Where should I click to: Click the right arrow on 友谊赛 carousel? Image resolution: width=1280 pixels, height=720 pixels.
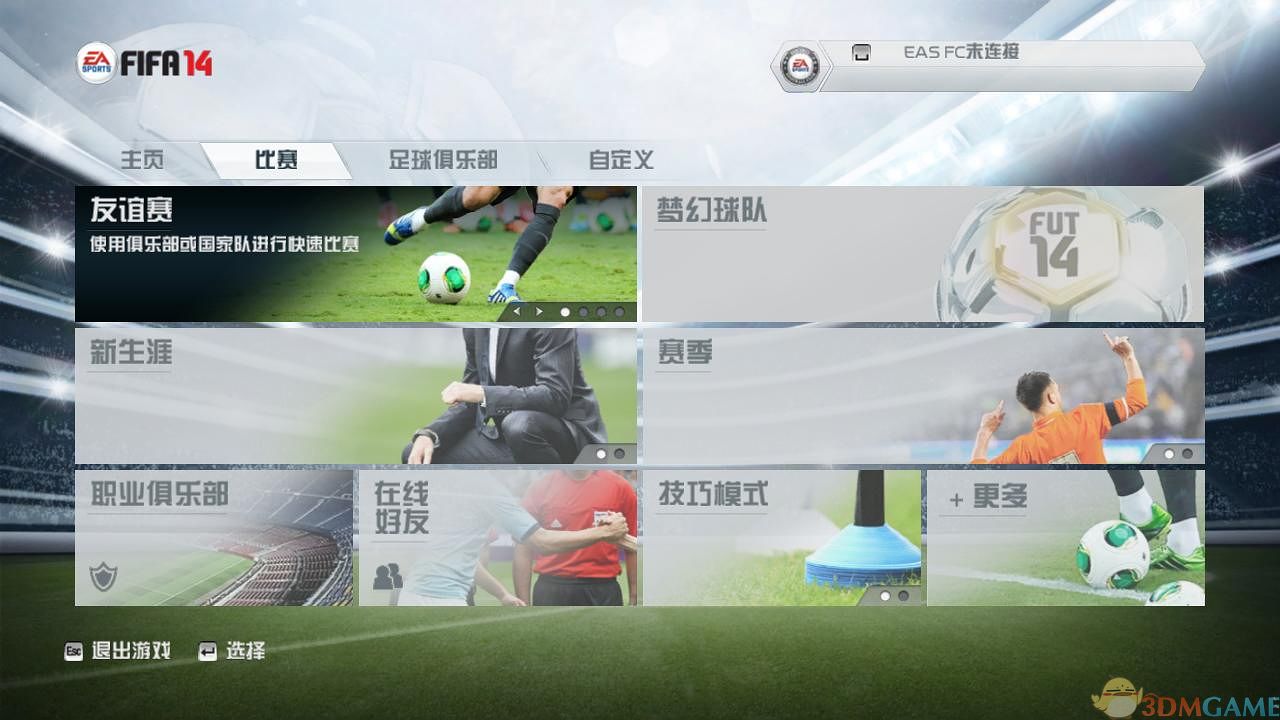pyautogui.click(x=539, y=311)
